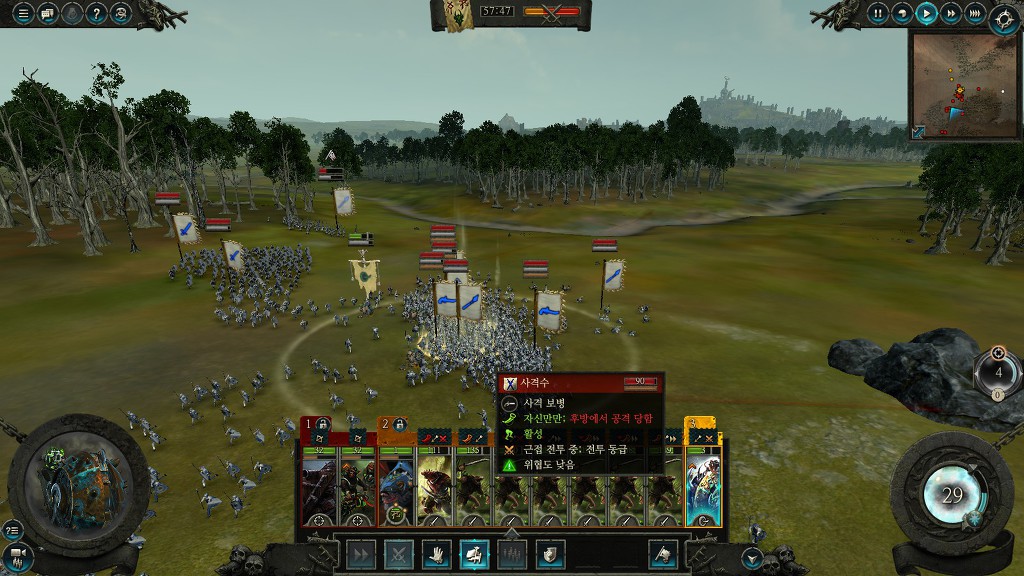This screenshot has width=1024, height=576.
Task: Toggle melee mode crossed swords button
Action: point(398,554)
